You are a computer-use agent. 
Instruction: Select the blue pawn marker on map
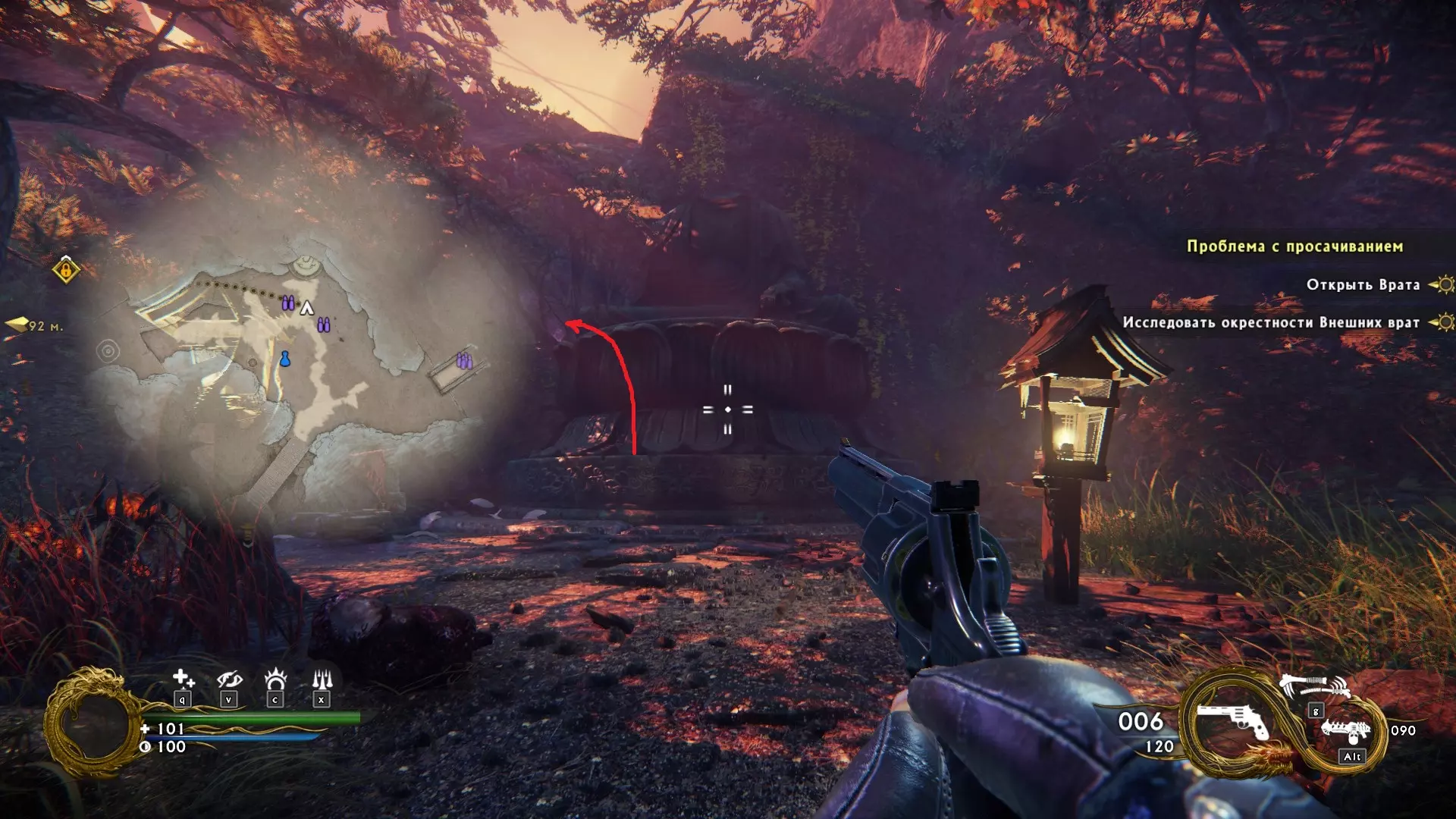[285, 359]
